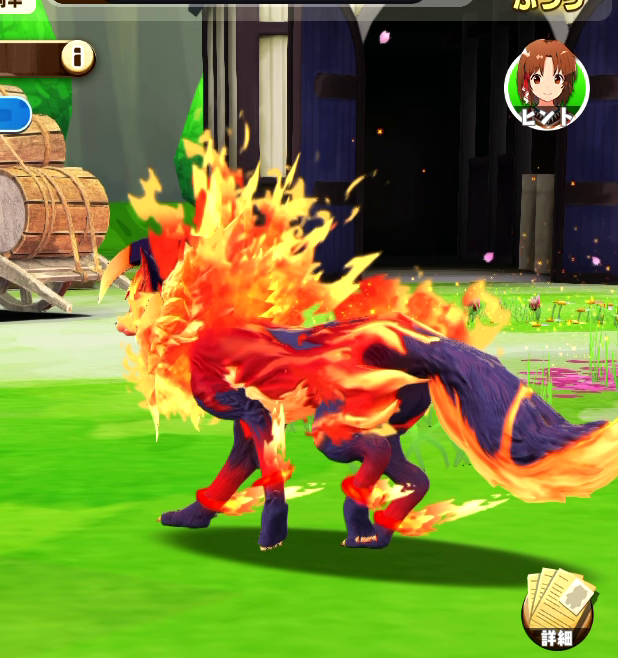Open the 詳細 details card button
The width and height of the screenshot is (618, 658).
[x=558, y=610]
